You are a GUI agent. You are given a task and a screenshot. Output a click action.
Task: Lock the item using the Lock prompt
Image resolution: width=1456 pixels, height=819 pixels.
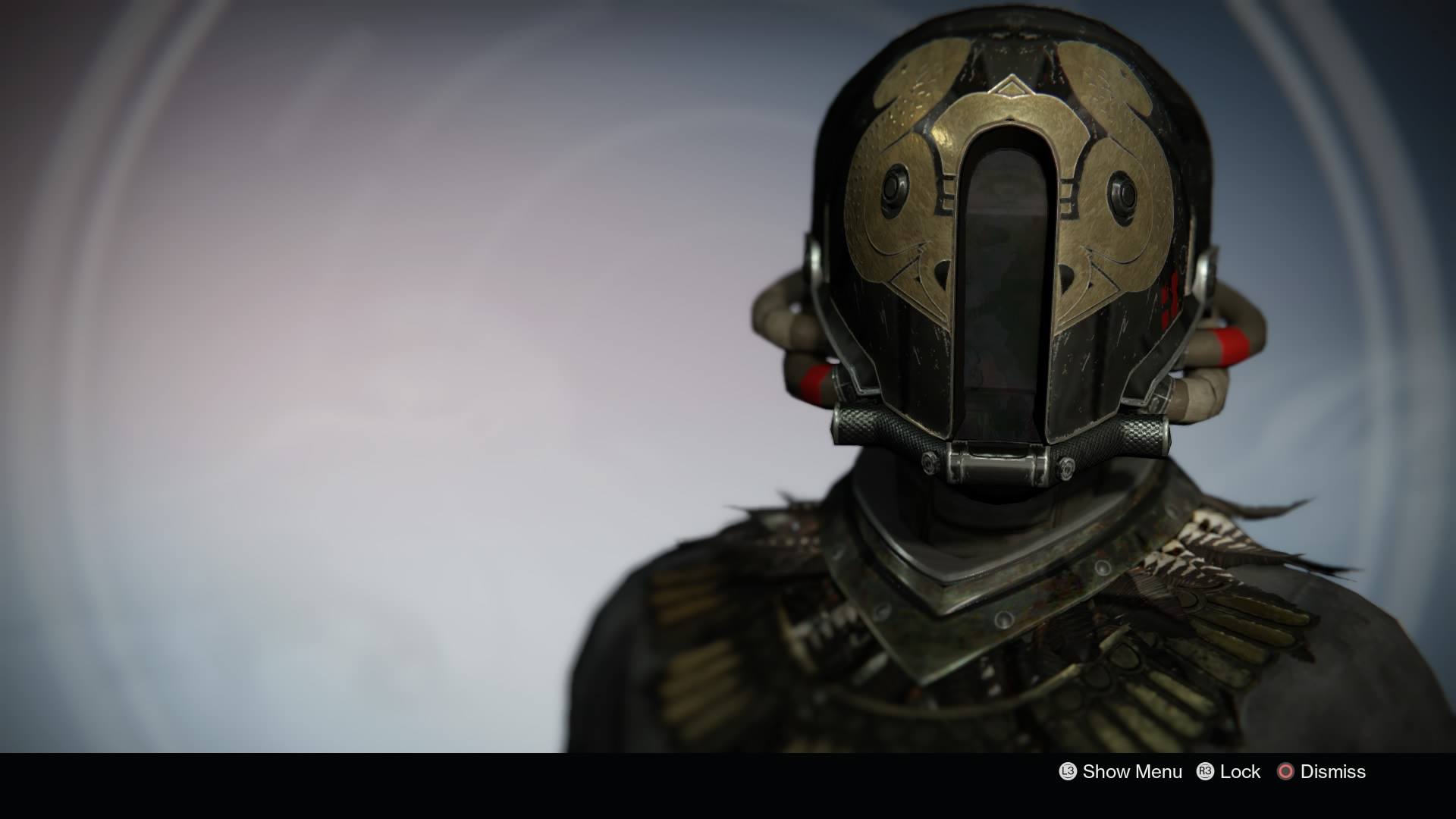[x=1241, y=771]
